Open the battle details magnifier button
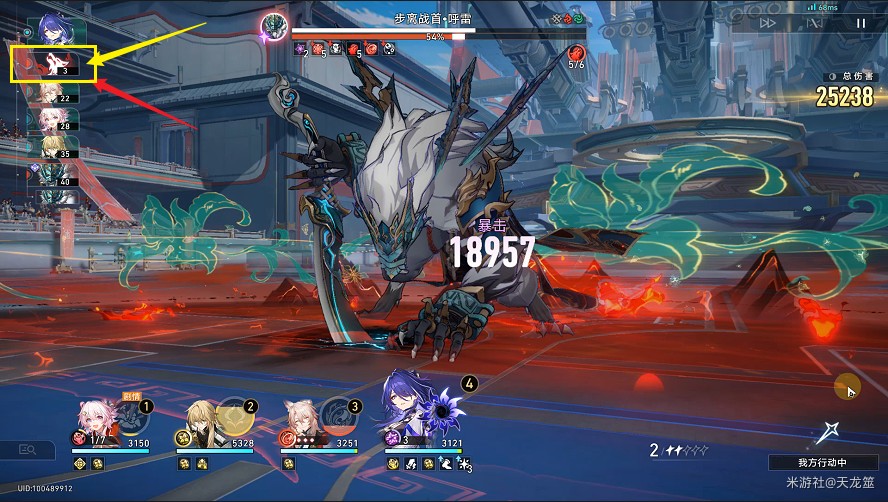Image resolution: width=888 pixels, height=502 pixels. pyautogui.click(x=26, y=450)
